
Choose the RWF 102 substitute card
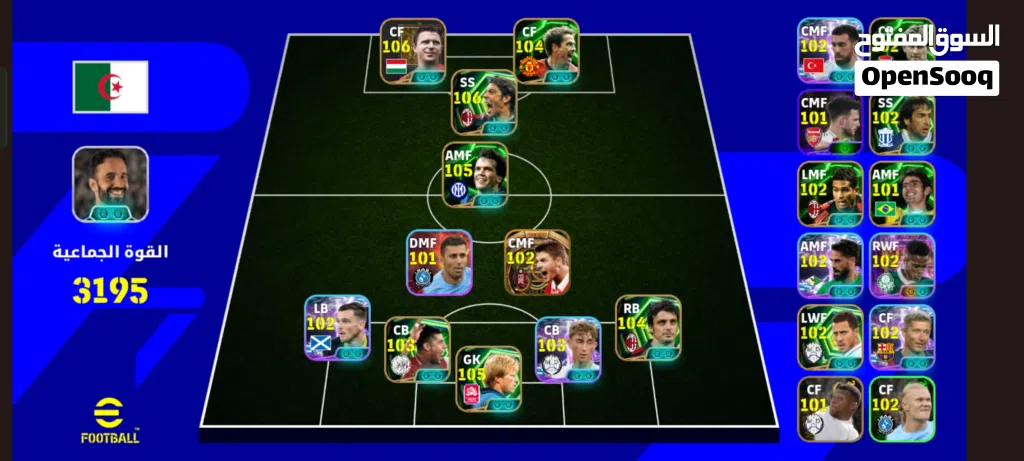click(902, 266)
